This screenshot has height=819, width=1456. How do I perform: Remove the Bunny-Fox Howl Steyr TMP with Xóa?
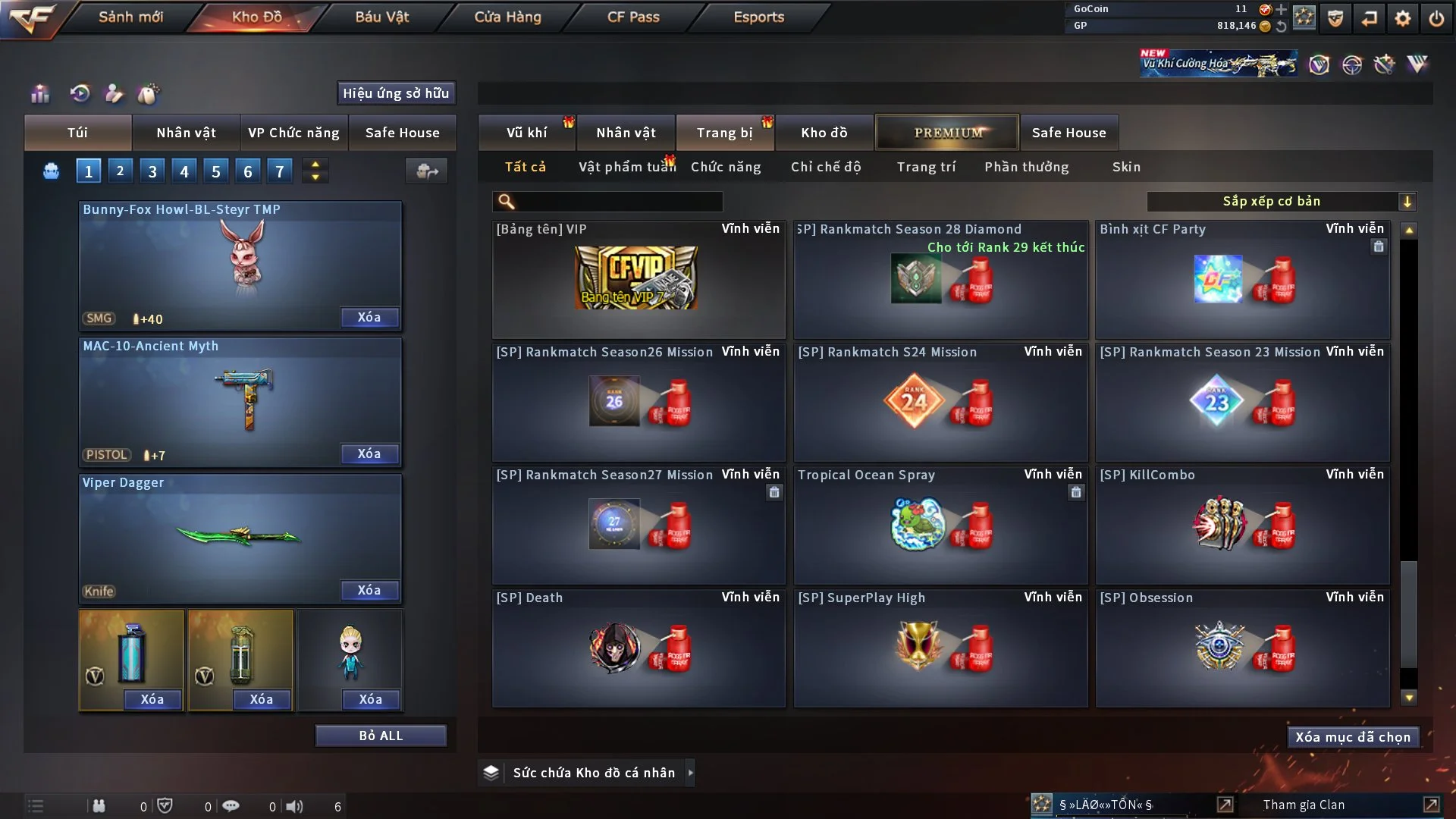coord(369,318)
